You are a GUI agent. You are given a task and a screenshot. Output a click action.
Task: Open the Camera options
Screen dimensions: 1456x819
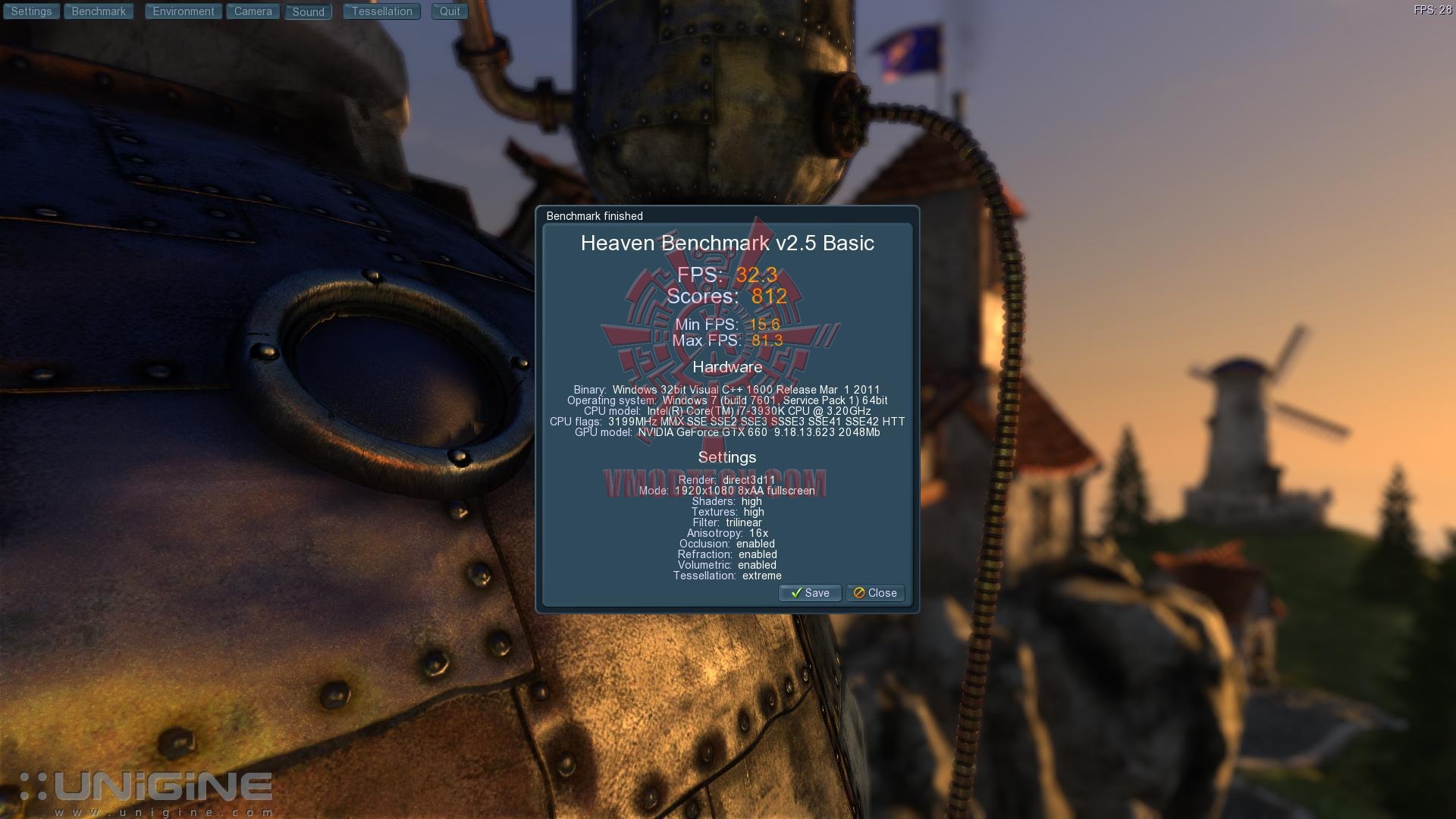click(253, 11)
